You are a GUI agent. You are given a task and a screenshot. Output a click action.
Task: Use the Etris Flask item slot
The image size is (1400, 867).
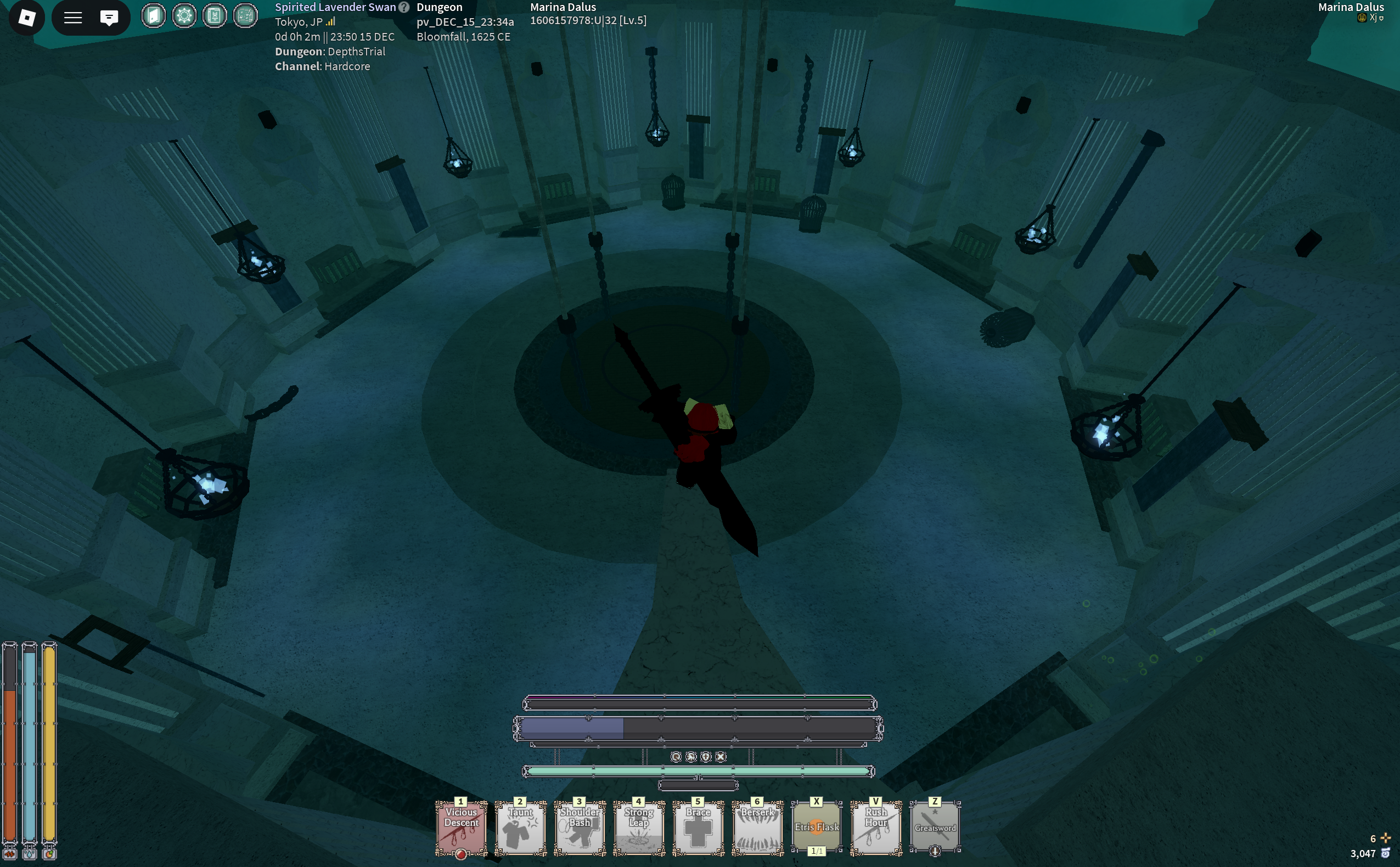pyautogui.click(x=817, y=827)
